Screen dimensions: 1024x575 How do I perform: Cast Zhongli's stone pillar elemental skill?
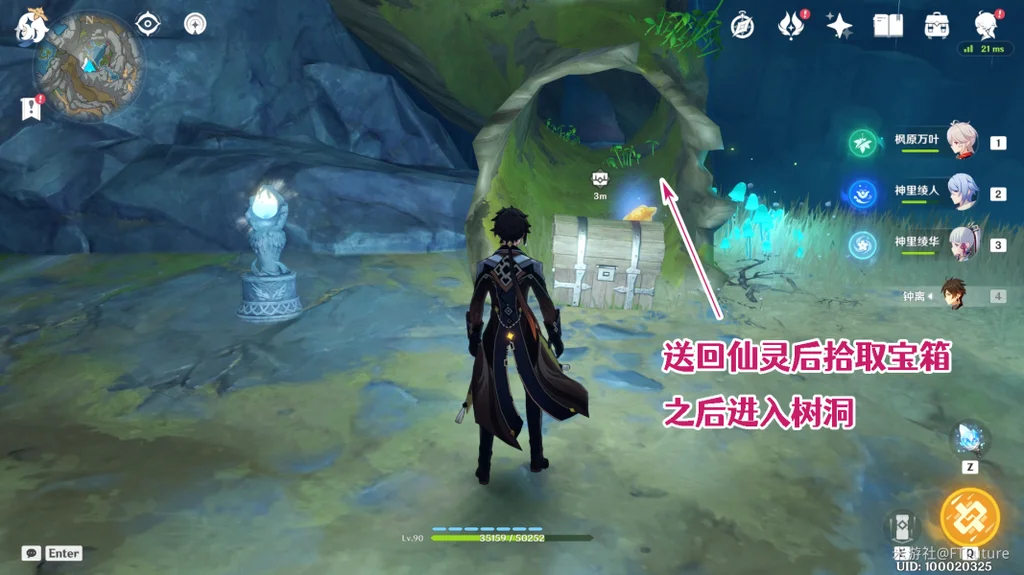[902, 526]
